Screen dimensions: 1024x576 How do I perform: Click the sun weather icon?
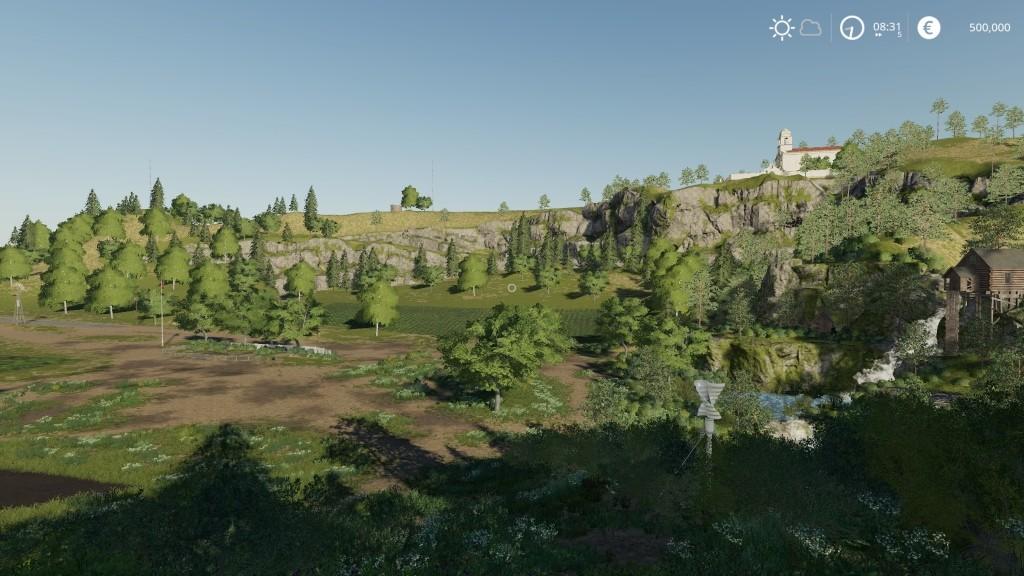pyautogui.click(x=781, y=28)
